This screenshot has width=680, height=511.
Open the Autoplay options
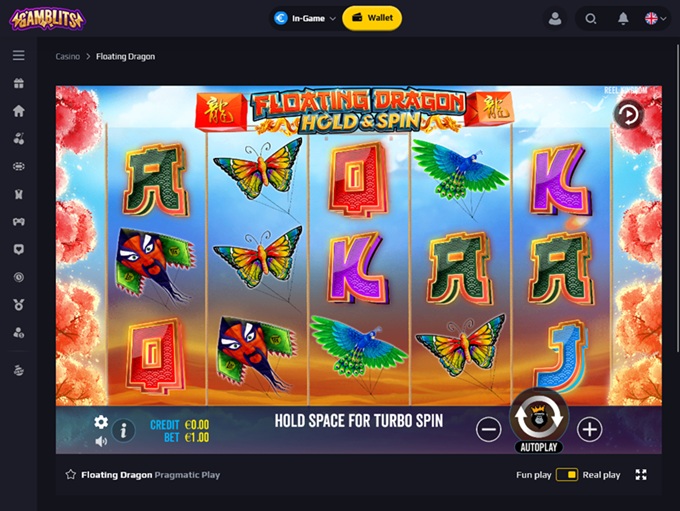539,446
